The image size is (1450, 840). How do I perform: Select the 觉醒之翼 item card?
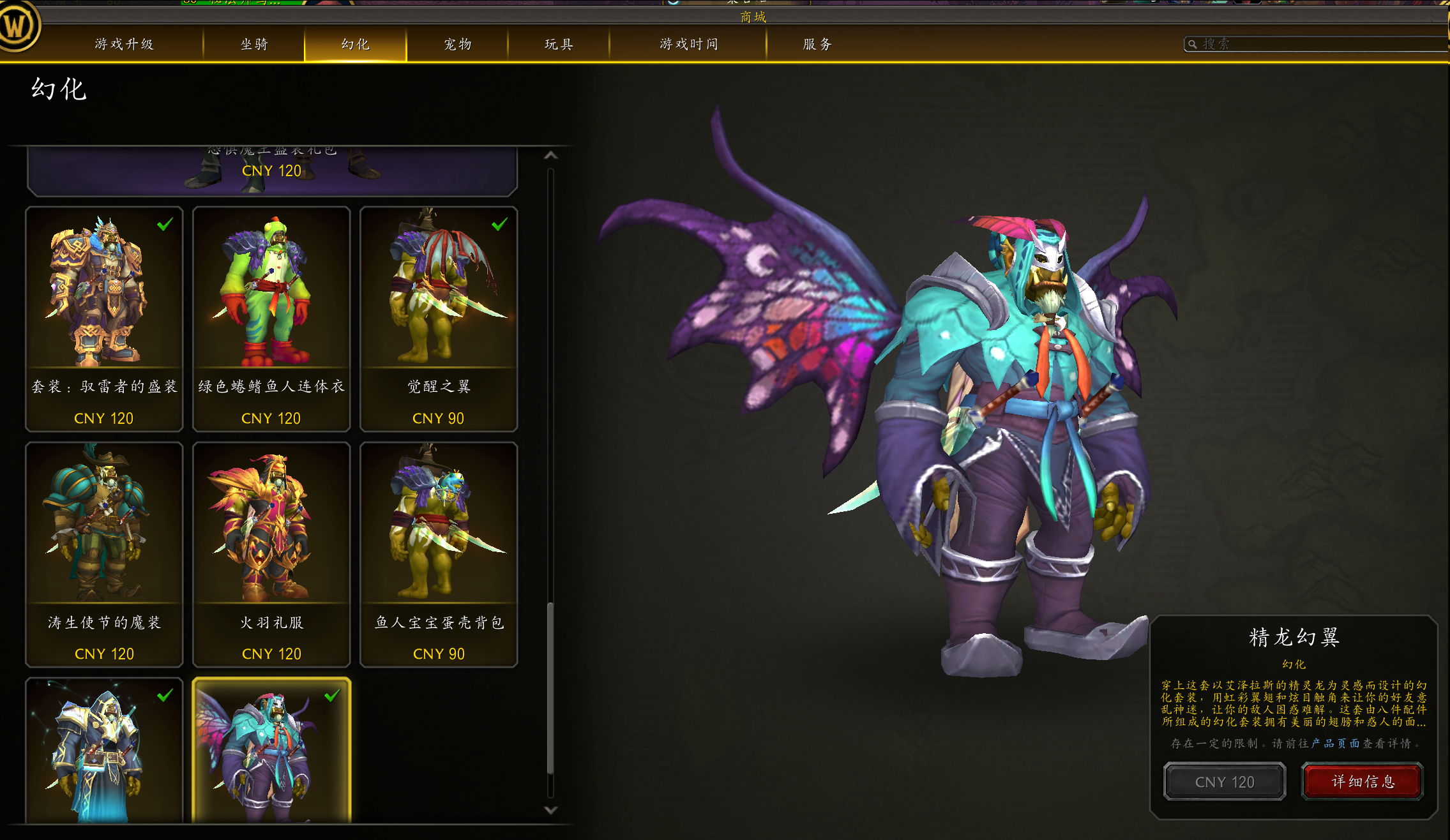coord(439,319)
